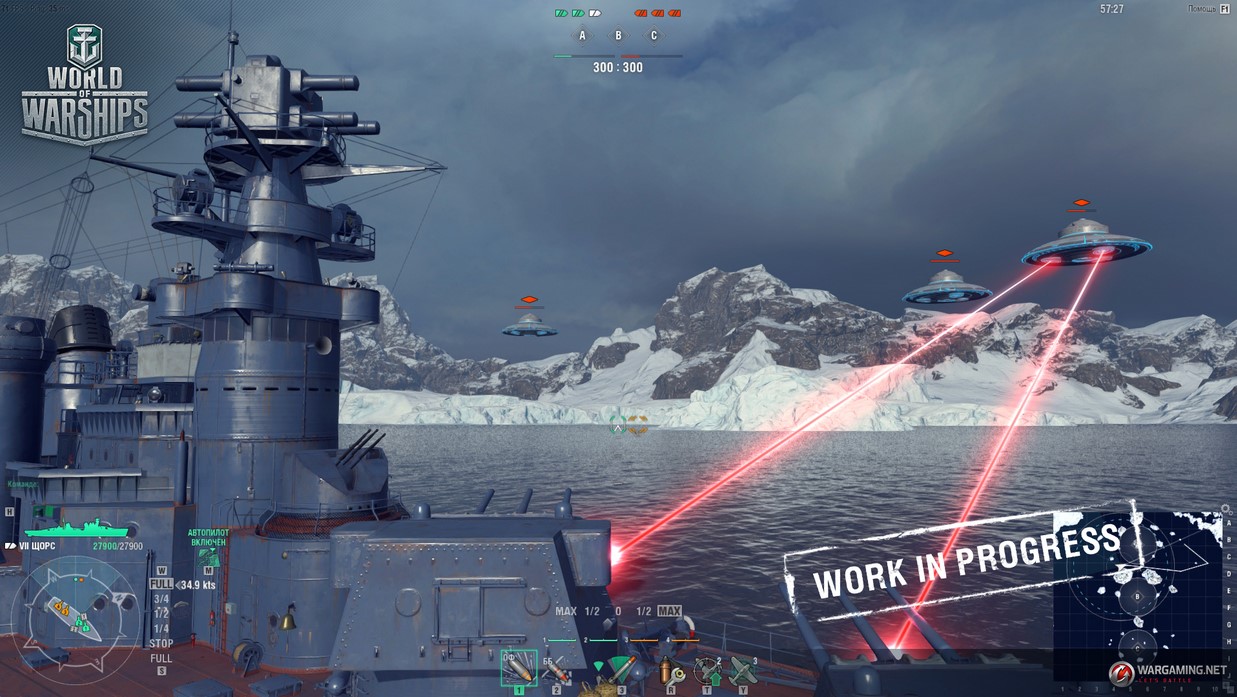Set engine telegraph to STOP

click(x=160, y=643)
